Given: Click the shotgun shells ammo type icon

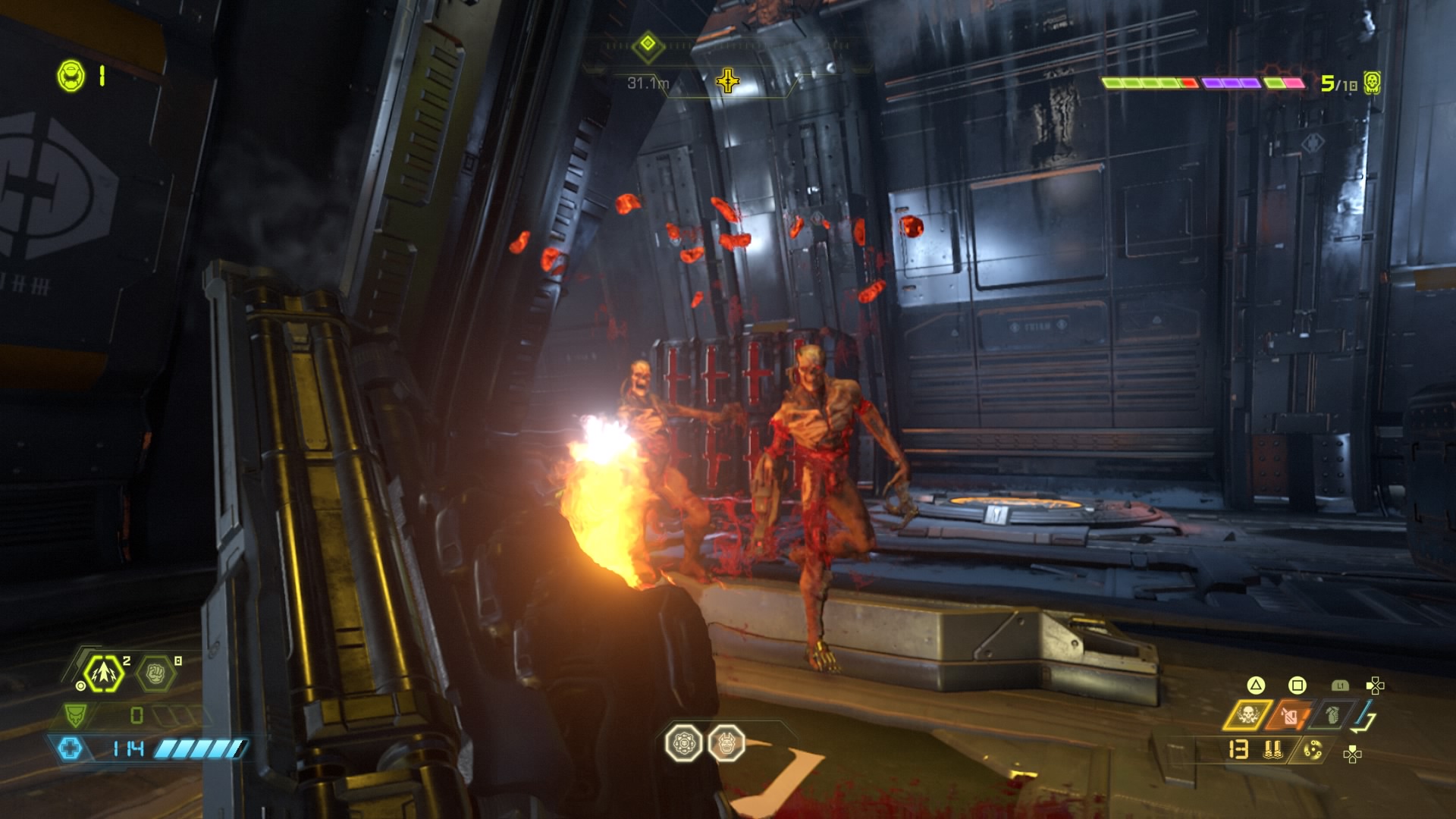Looking at the screenshot, I should [1273, 750].
